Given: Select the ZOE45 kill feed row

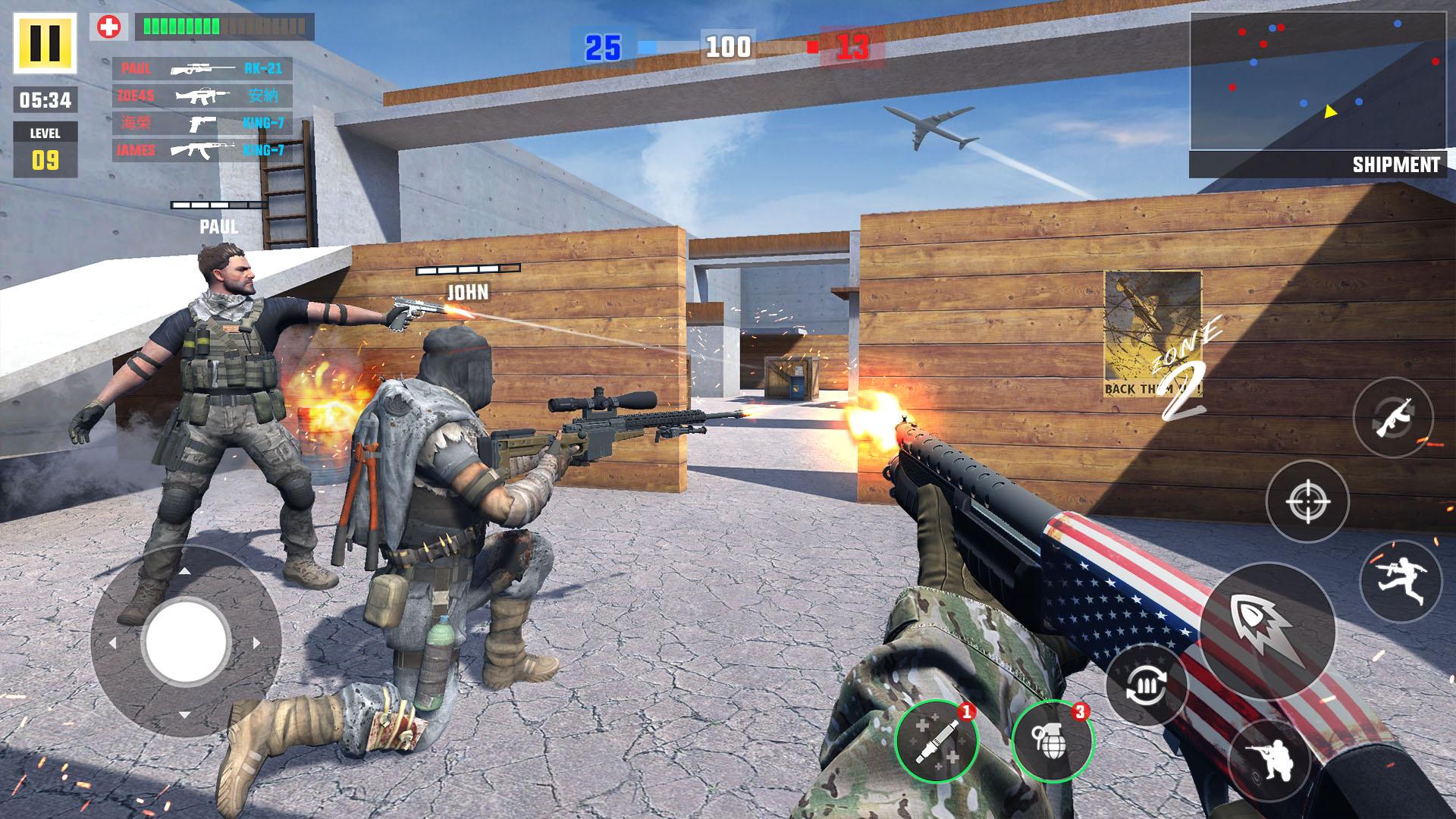Looking at the screenshot, I should coord(202,96).
